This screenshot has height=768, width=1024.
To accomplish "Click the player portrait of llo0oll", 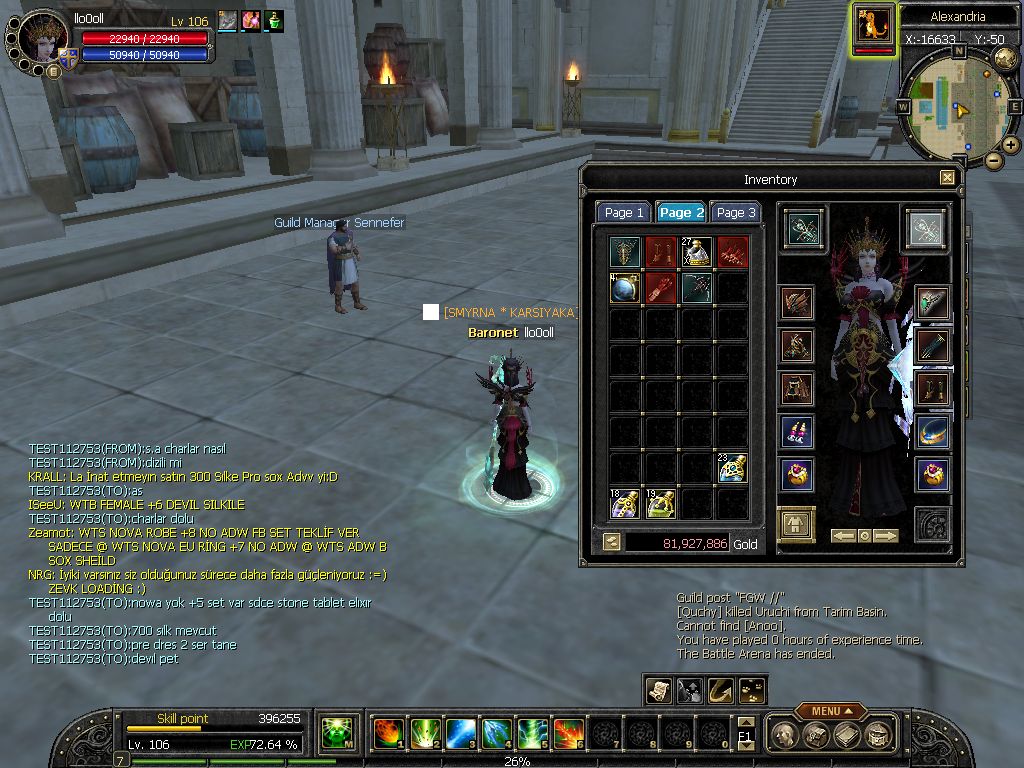I will [43, 37].
